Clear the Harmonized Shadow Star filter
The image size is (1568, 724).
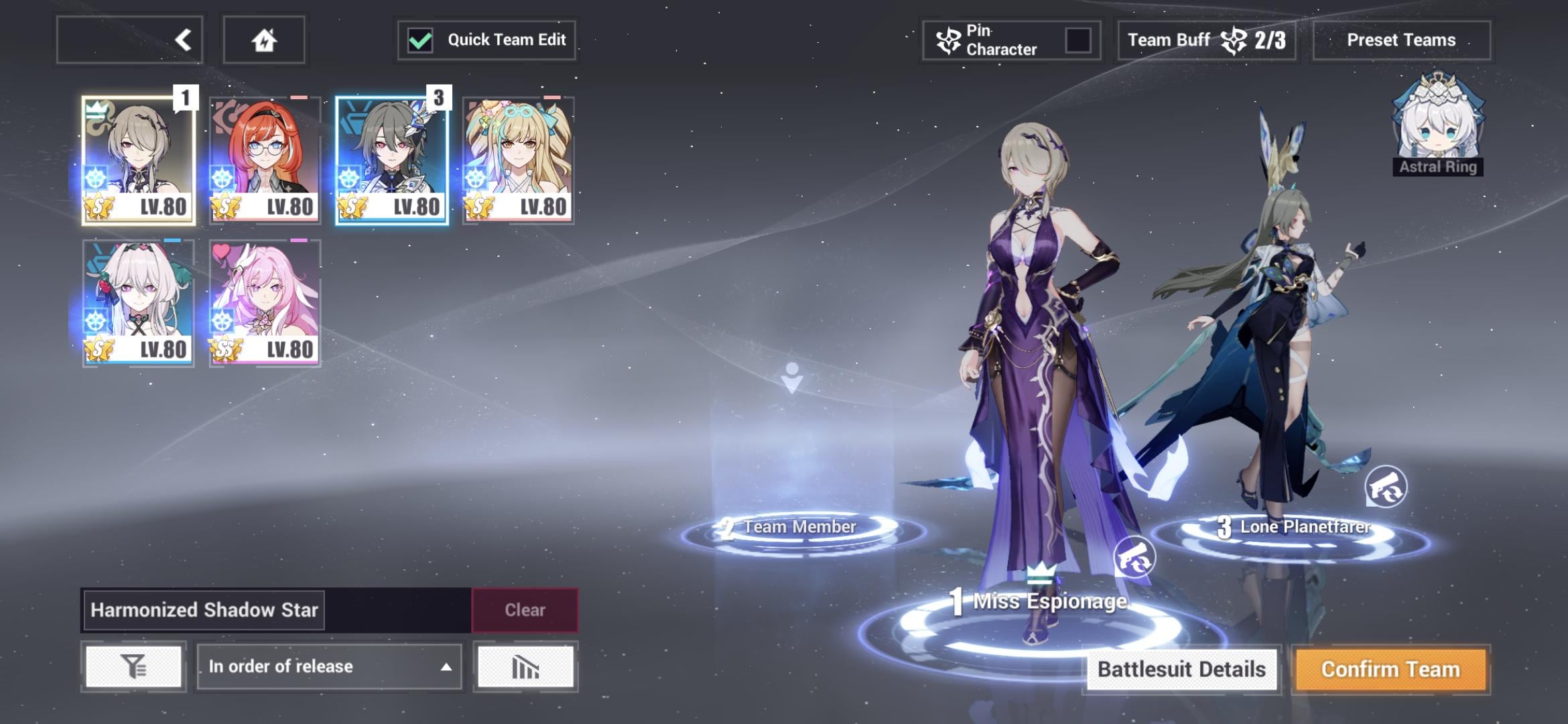click(x=525, y=610)
